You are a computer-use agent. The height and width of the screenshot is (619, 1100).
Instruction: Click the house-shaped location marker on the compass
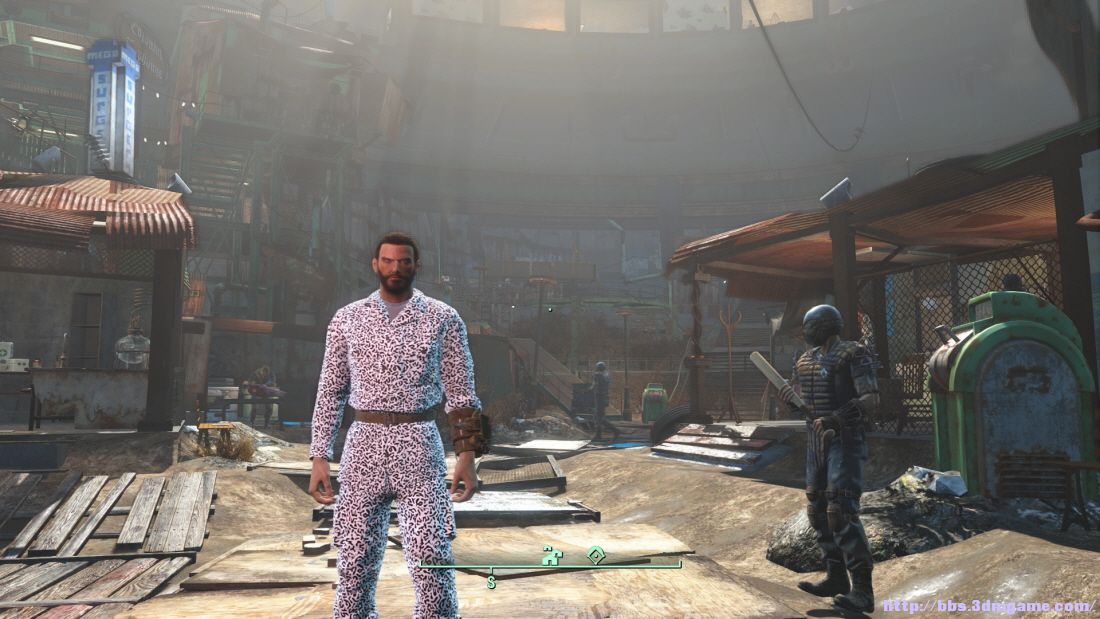(x=552, y=554)
